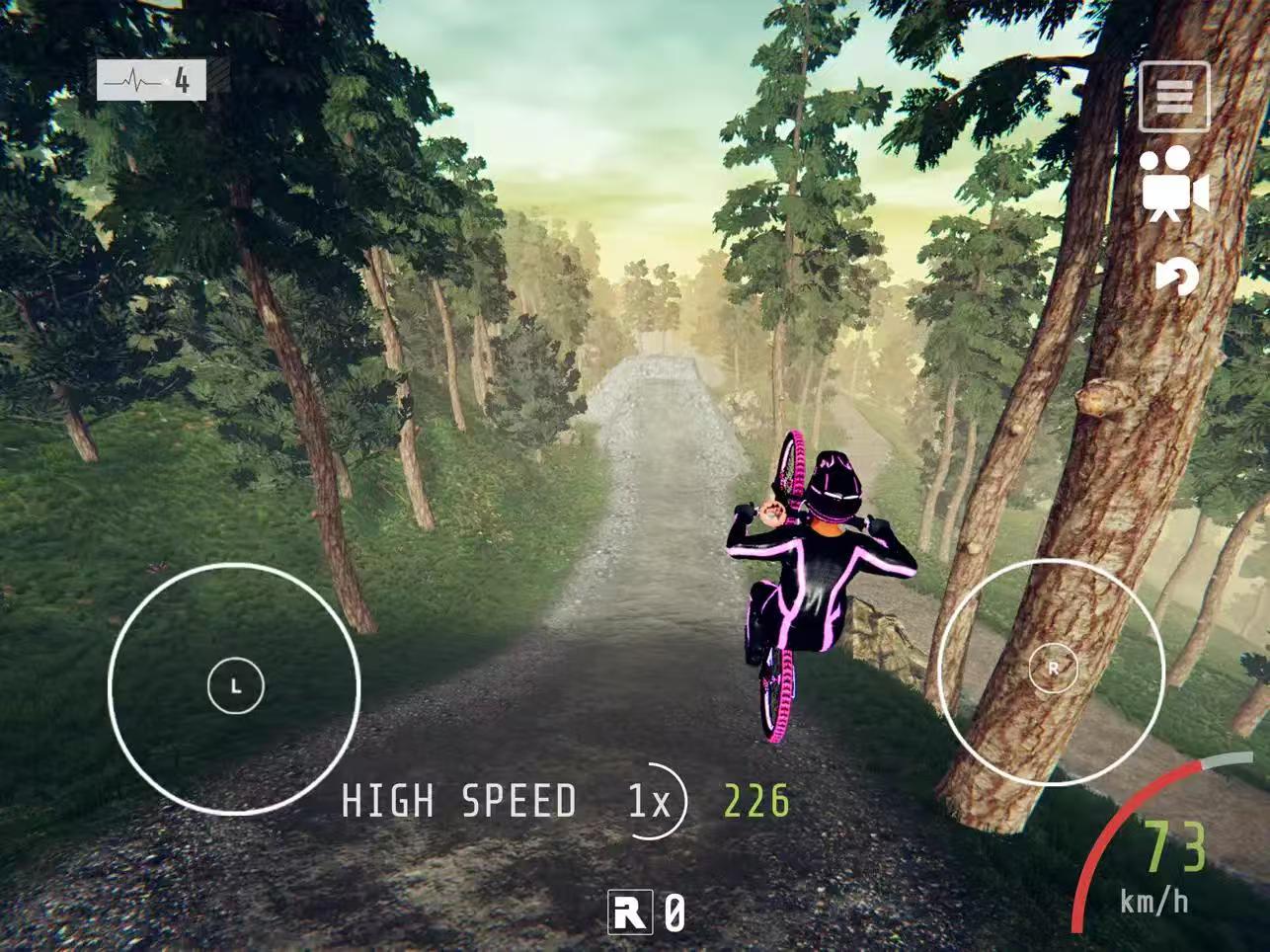This screenshot has height=952, width=1270.
Task: Open the pause menu via hamburger icon
Action: click(x=1174, y=98)
